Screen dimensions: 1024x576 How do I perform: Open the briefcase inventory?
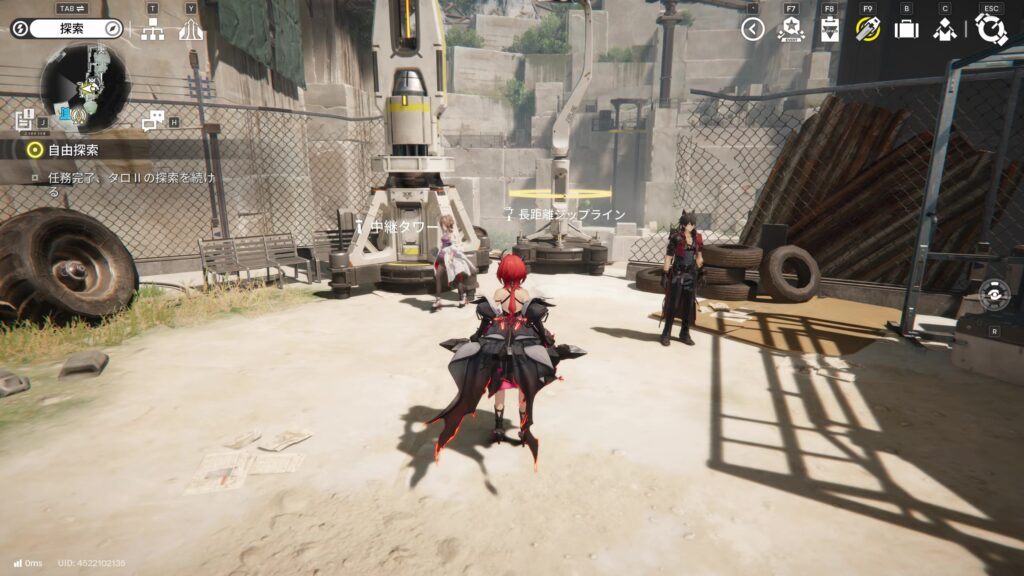[x=906, y=29]
